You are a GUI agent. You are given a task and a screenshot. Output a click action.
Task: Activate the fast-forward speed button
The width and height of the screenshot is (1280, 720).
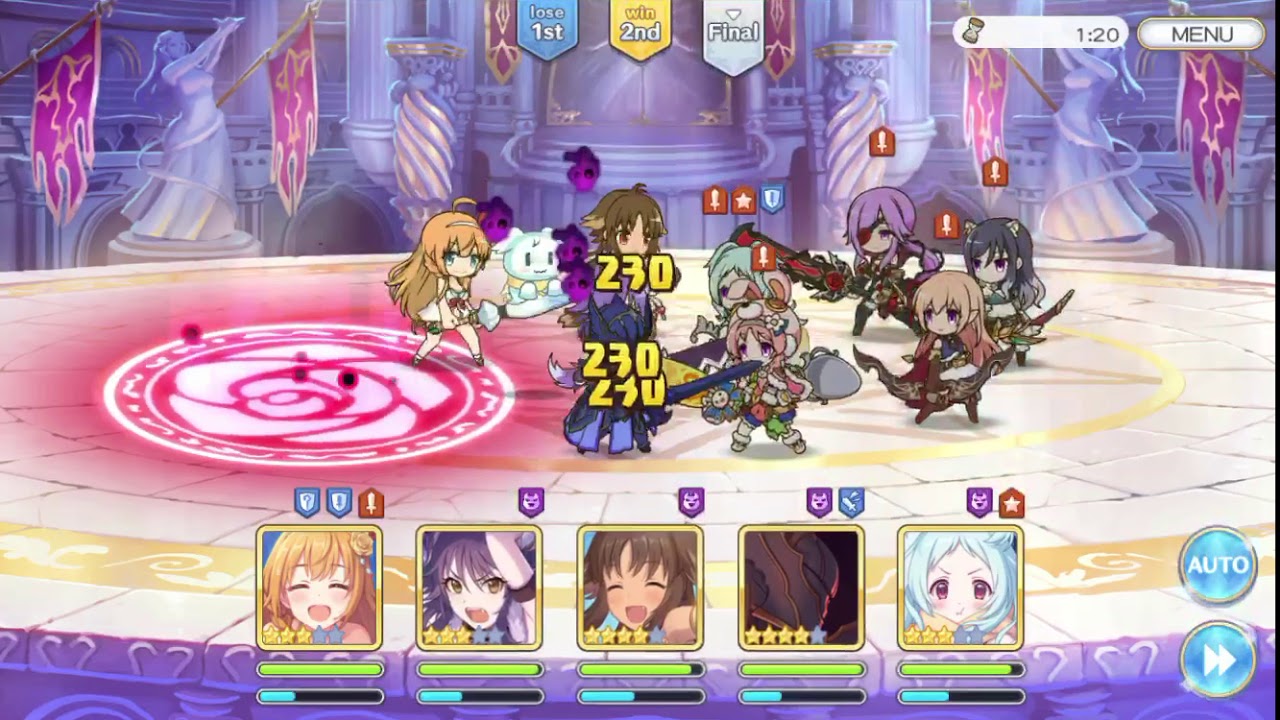[1217, 660]
